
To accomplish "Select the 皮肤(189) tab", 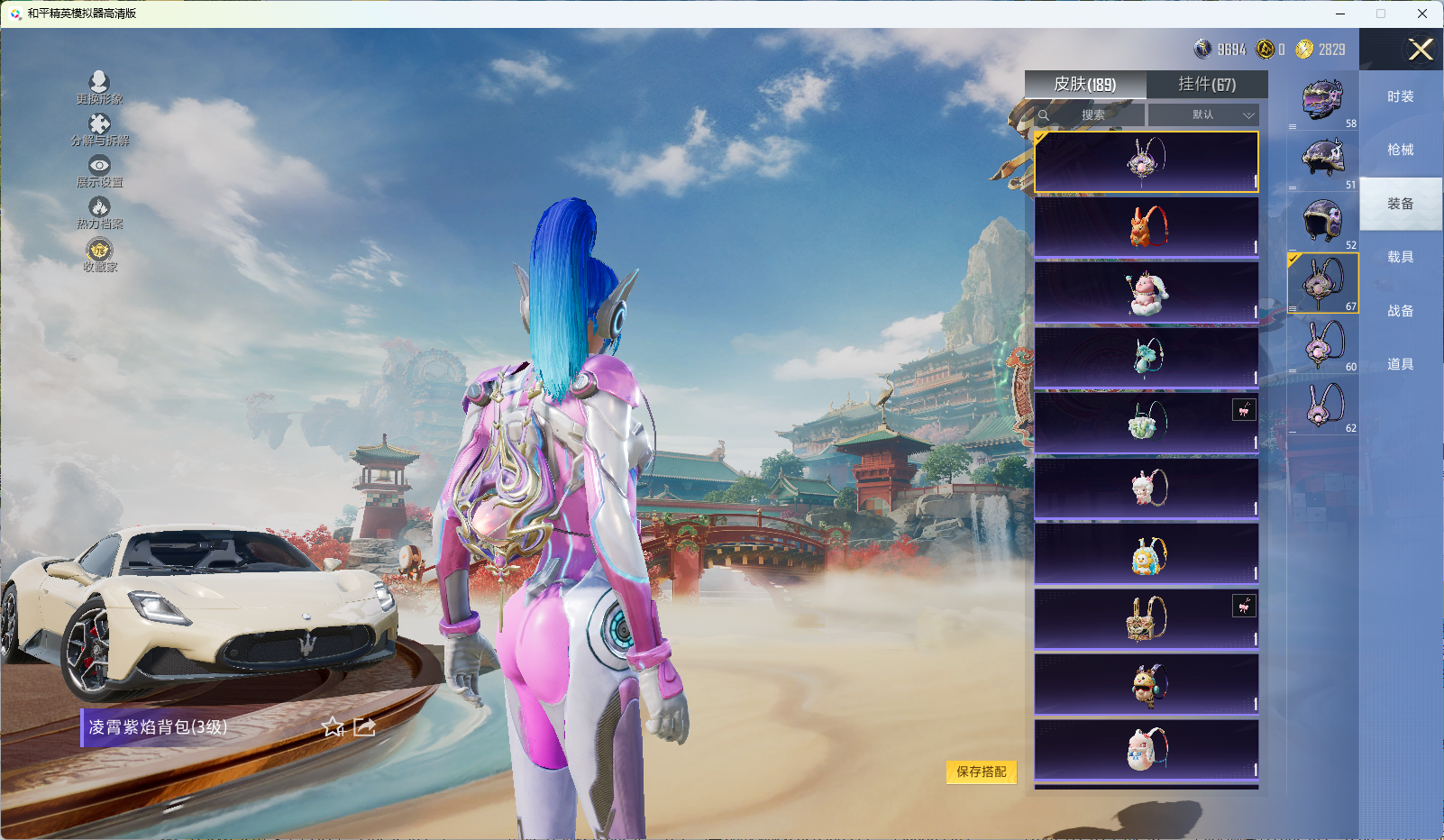I will point(1085,85).
